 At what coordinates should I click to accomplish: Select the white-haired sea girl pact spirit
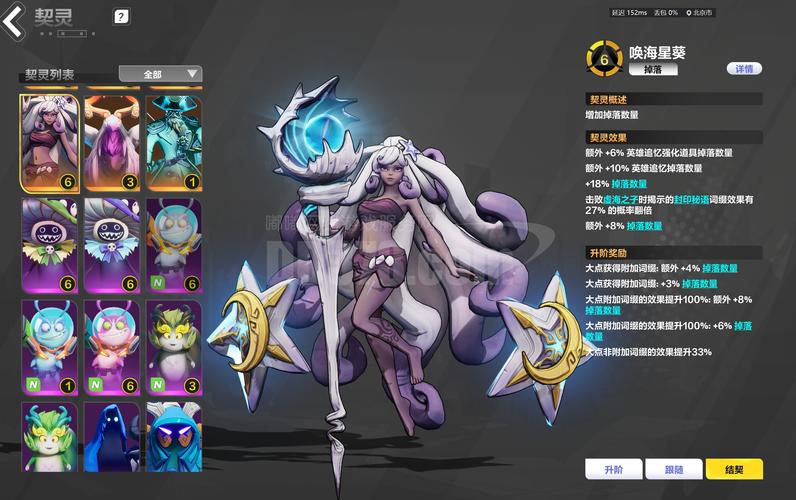[x=48, y=143]
